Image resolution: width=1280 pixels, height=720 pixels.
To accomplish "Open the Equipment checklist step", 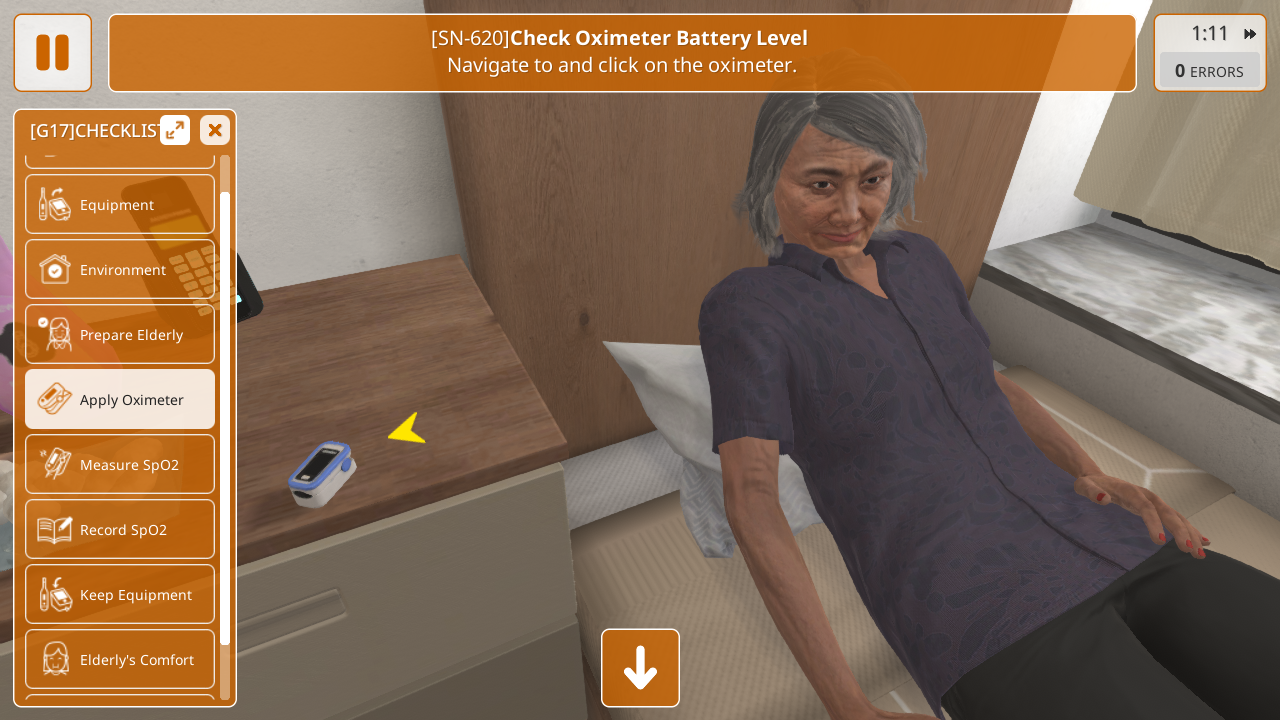I will 120,205.
